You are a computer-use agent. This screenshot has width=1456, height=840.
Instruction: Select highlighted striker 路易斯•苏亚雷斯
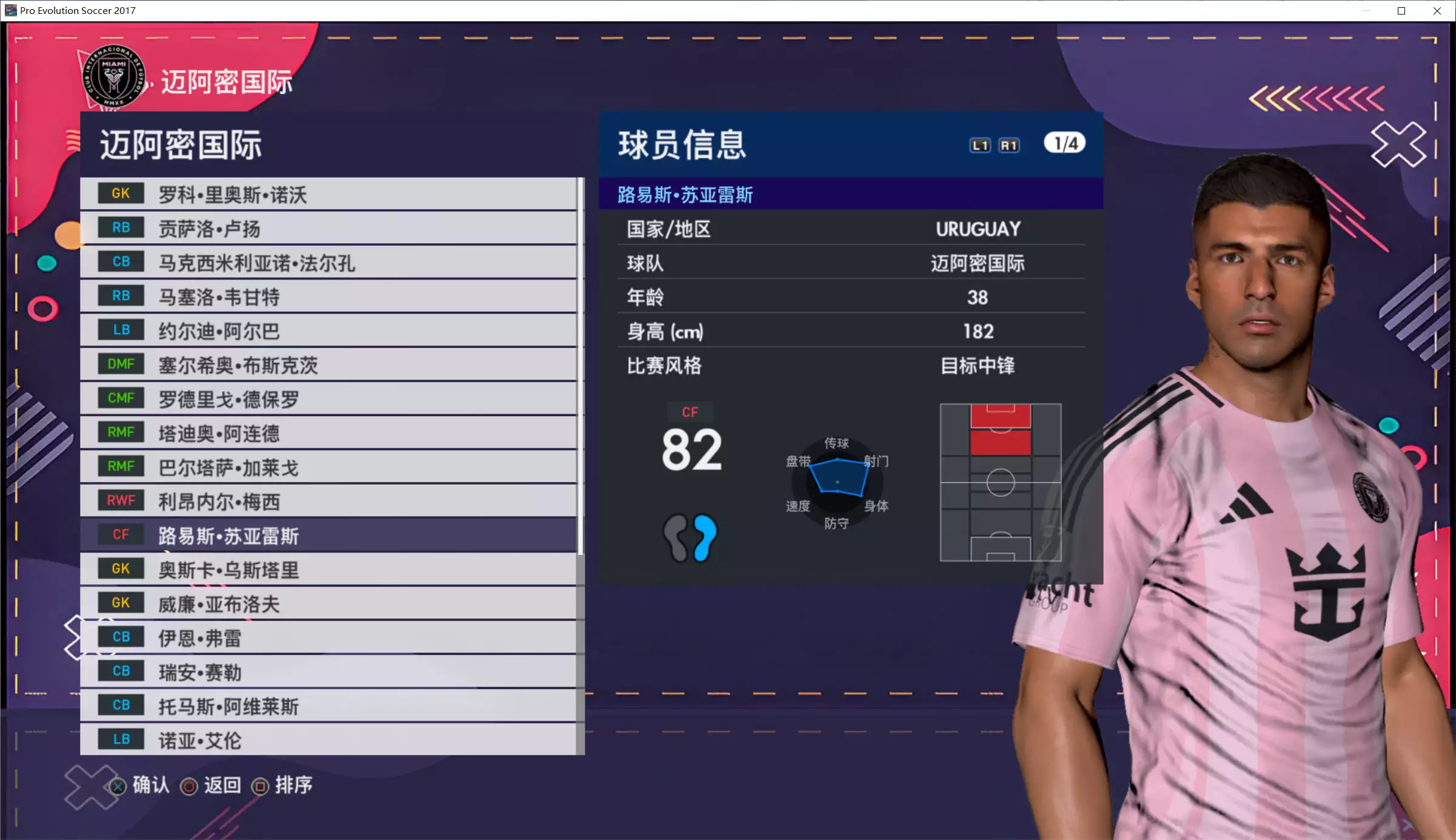[x=327, y=535]
